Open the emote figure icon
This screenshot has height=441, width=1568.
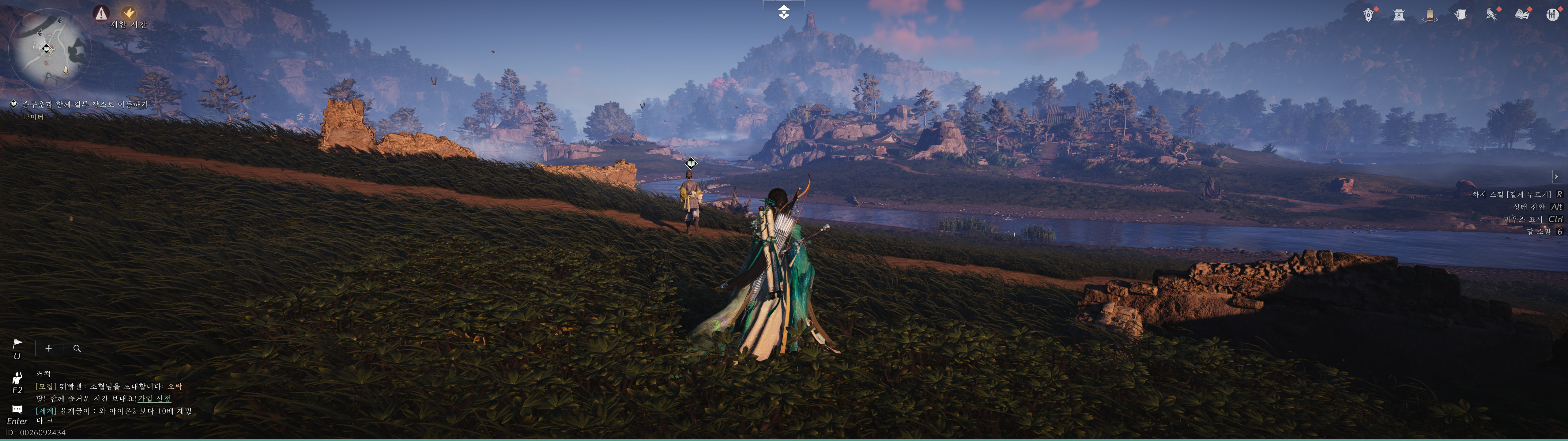17,378
